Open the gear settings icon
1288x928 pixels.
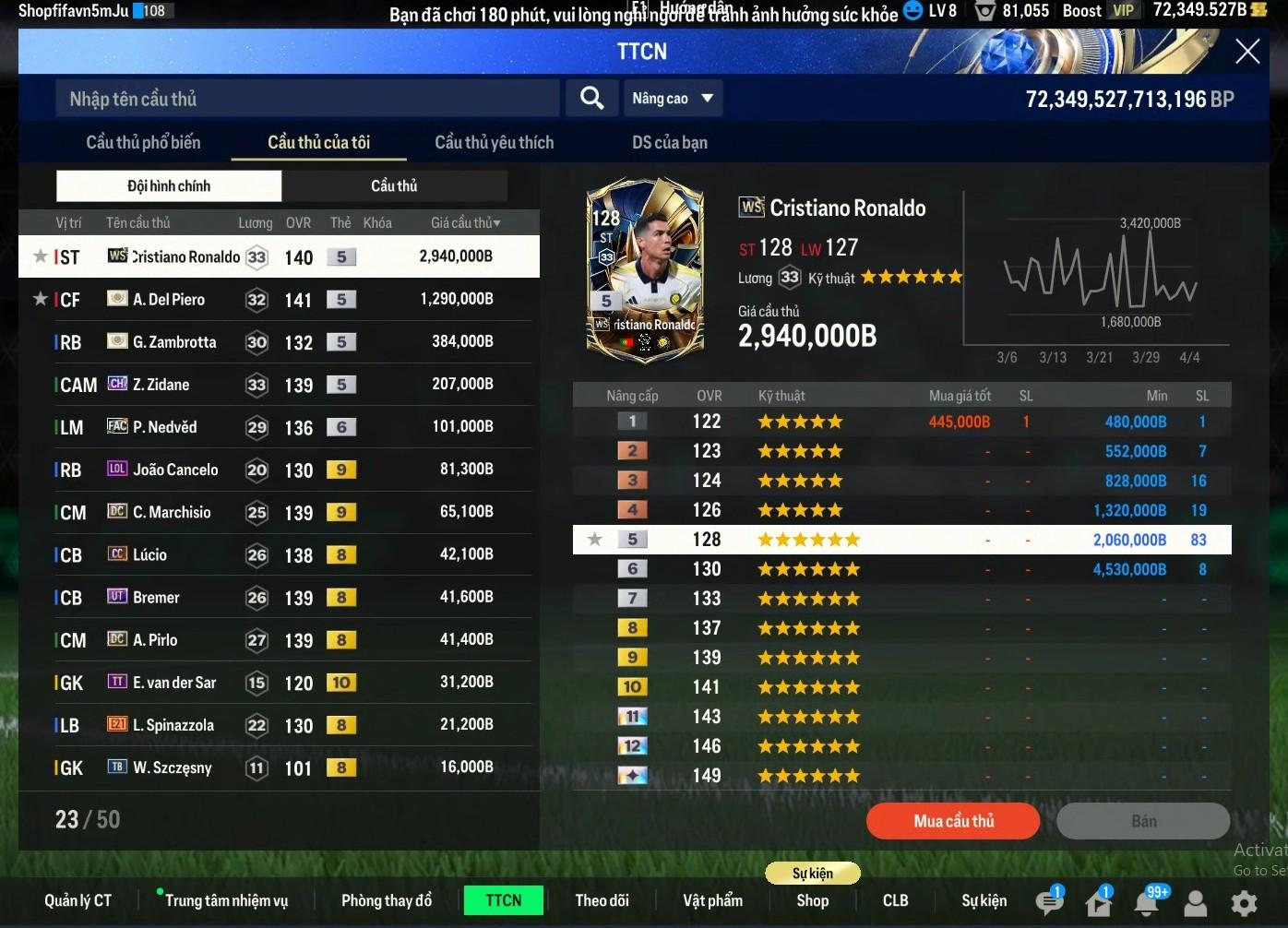[x=1244, y=902]
